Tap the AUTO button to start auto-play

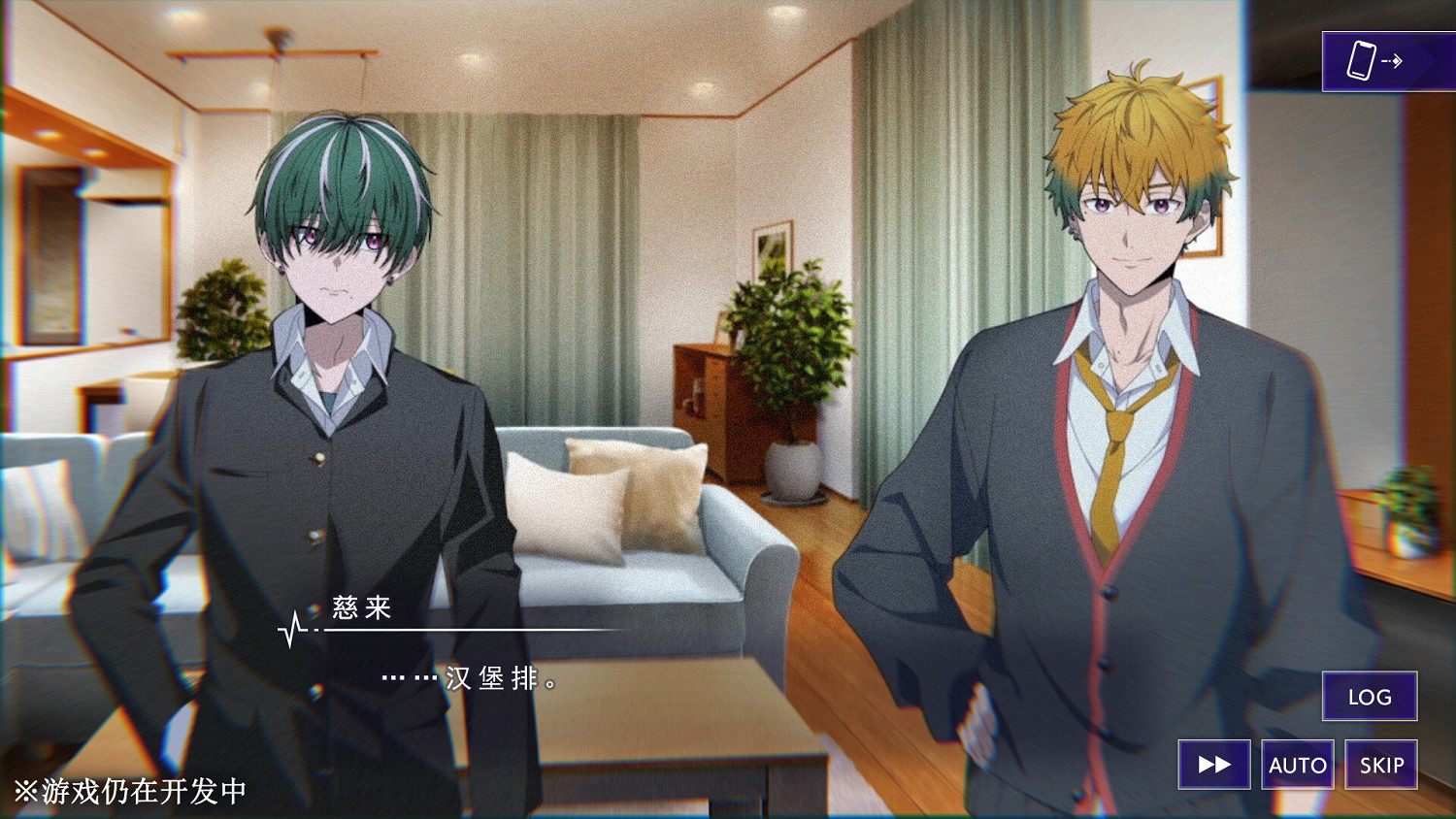coord(1298,764)
